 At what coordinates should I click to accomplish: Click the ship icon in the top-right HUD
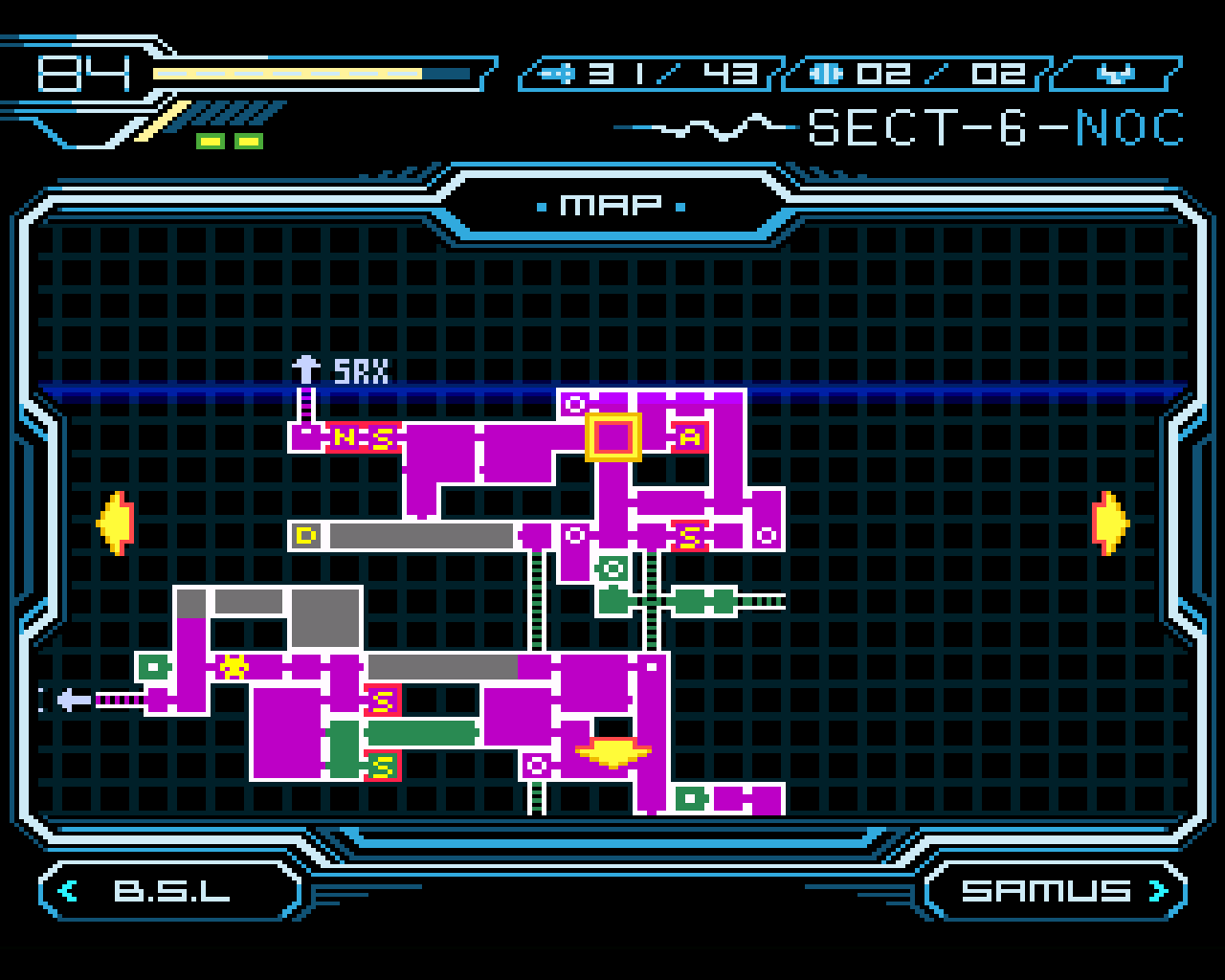1116,71
